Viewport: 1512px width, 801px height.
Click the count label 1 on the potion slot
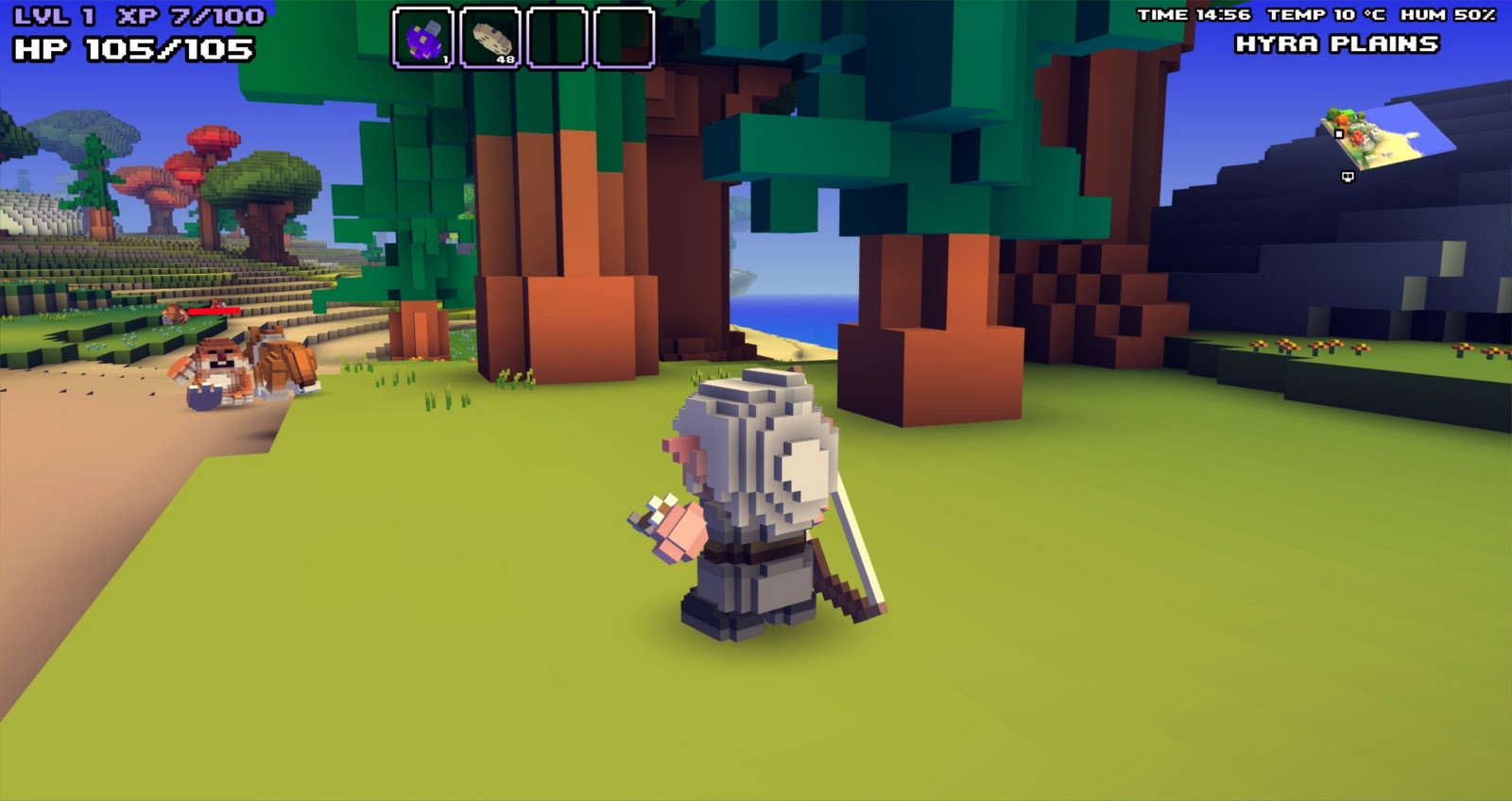(x=446, y=59)
